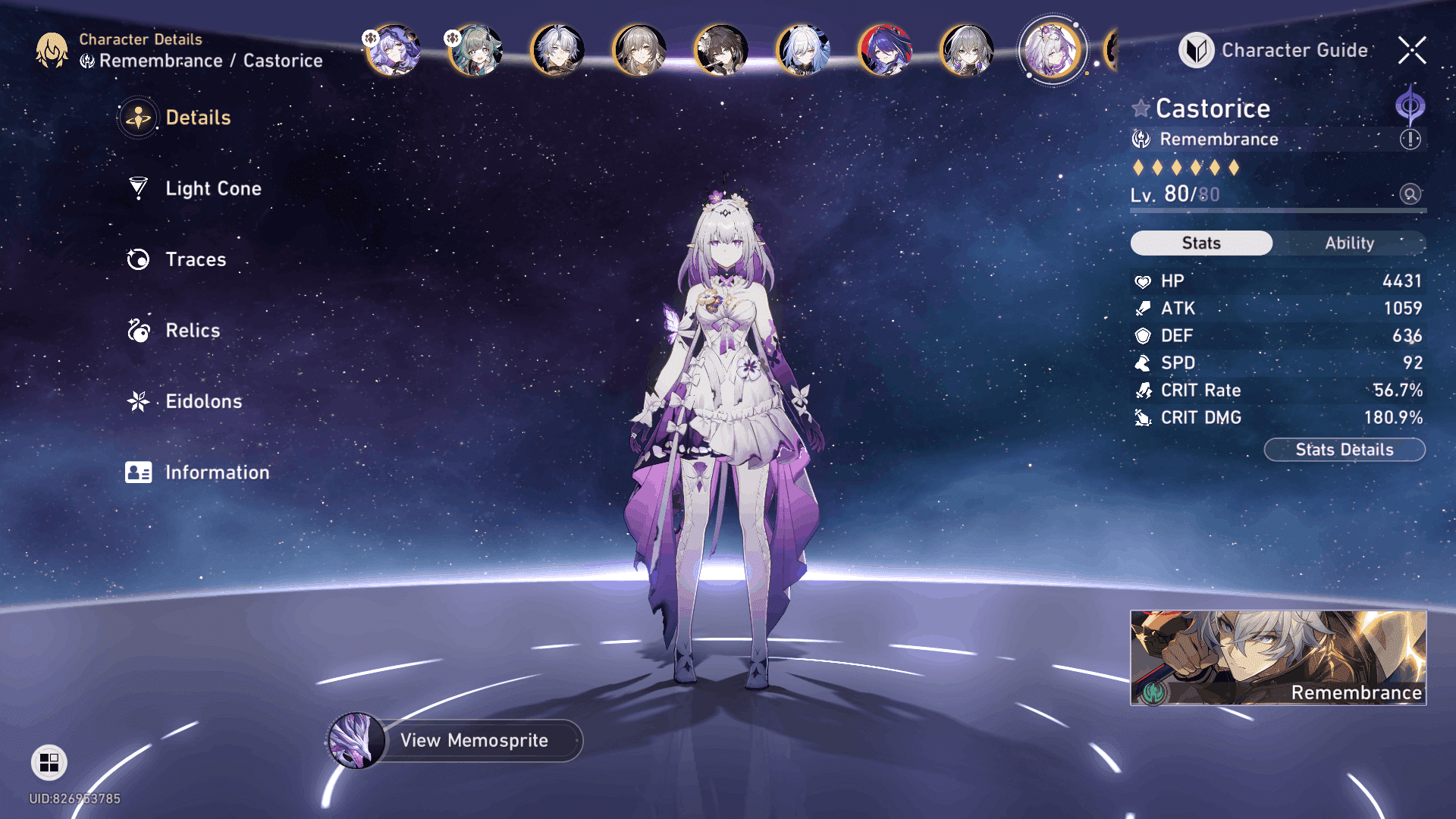Click the Remembrance light cone thumbnail
This screenshot has width=1456, height=819.
point(1278,657)
